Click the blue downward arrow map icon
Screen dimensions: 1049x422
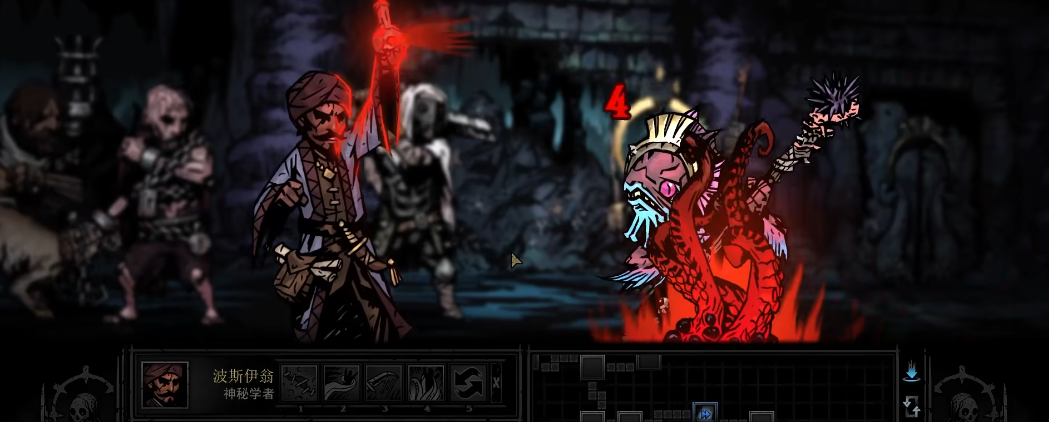pos(911,373)
